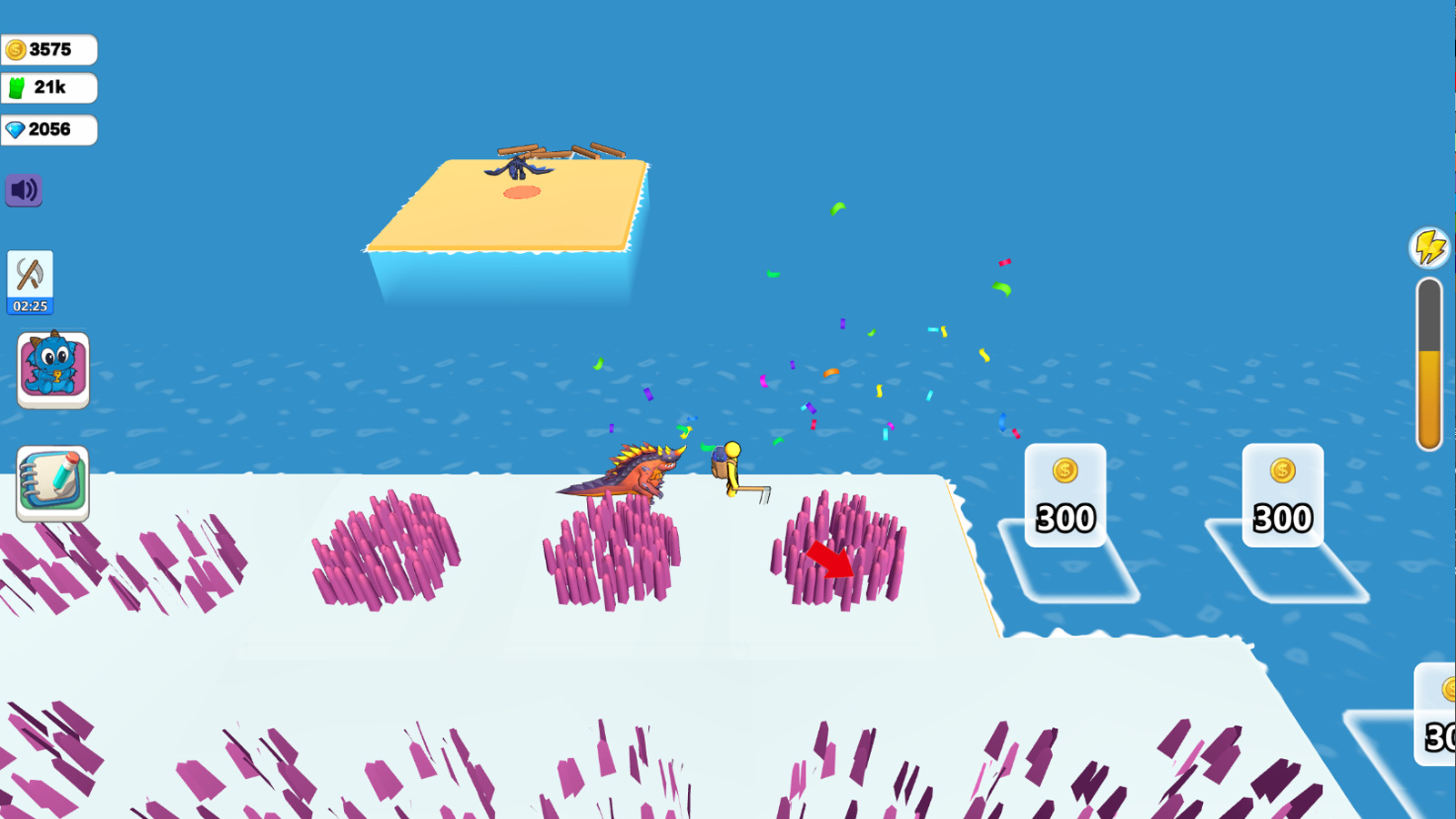Open the axe tools panel with the 02:25 timer
Image resolution: width=1456 pixels, height=819 pixels.
[31, 282]
